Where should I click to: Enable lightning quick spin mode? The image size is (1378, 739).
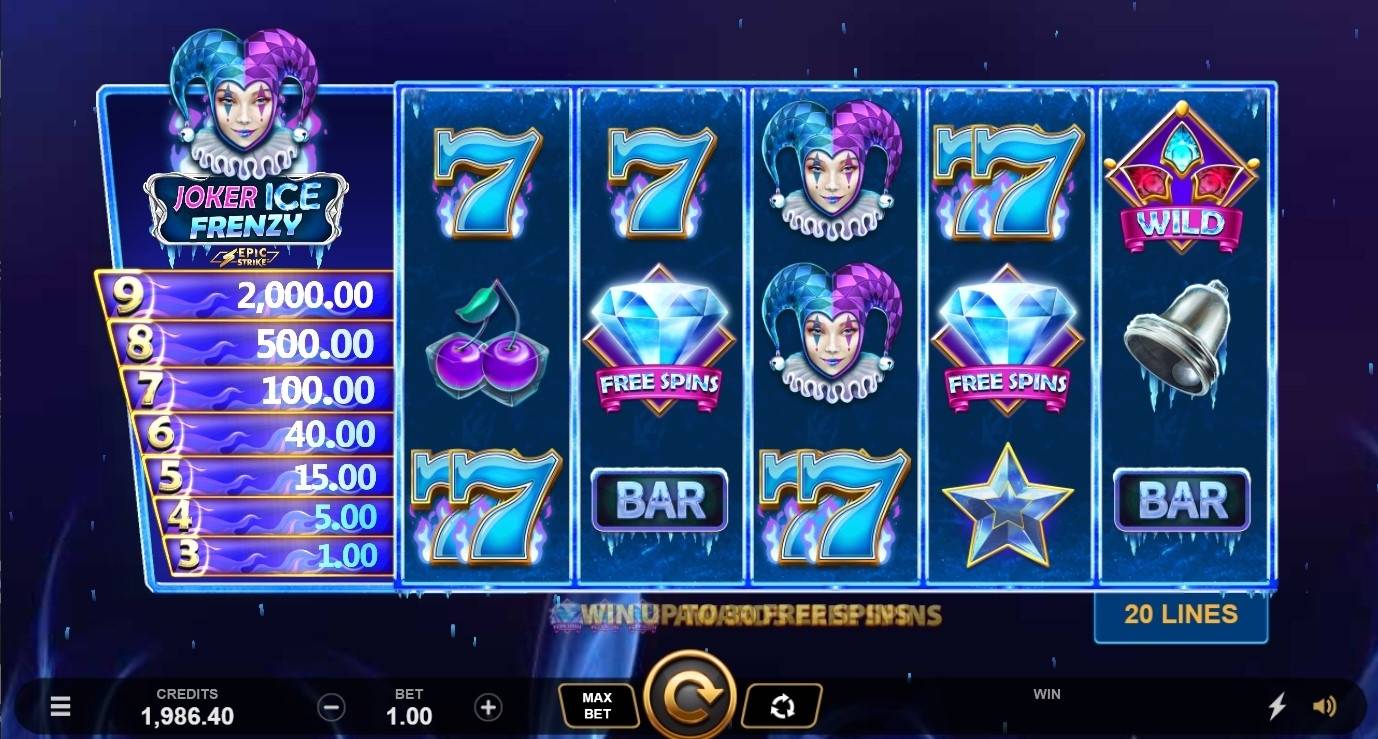[x=1277, y=706]
